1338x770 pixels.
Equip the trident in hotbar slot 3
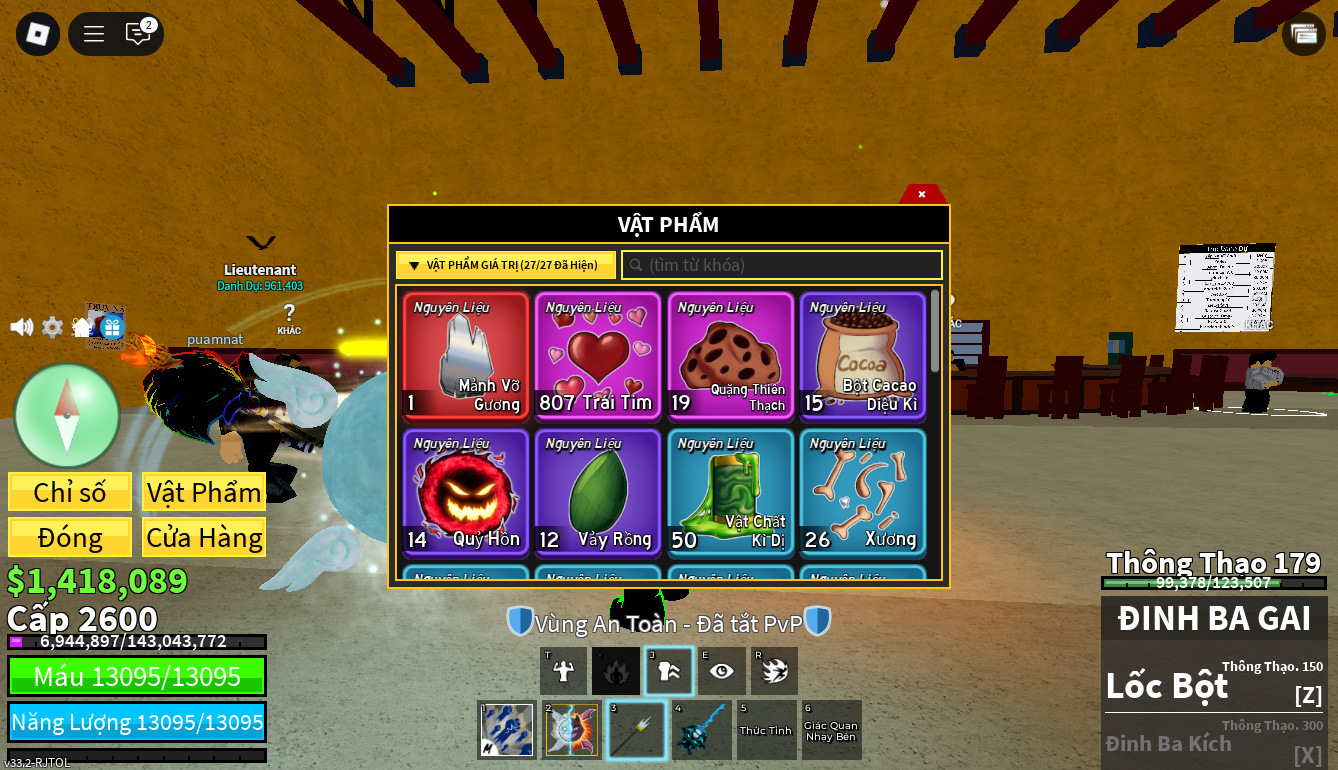point(636,729)
